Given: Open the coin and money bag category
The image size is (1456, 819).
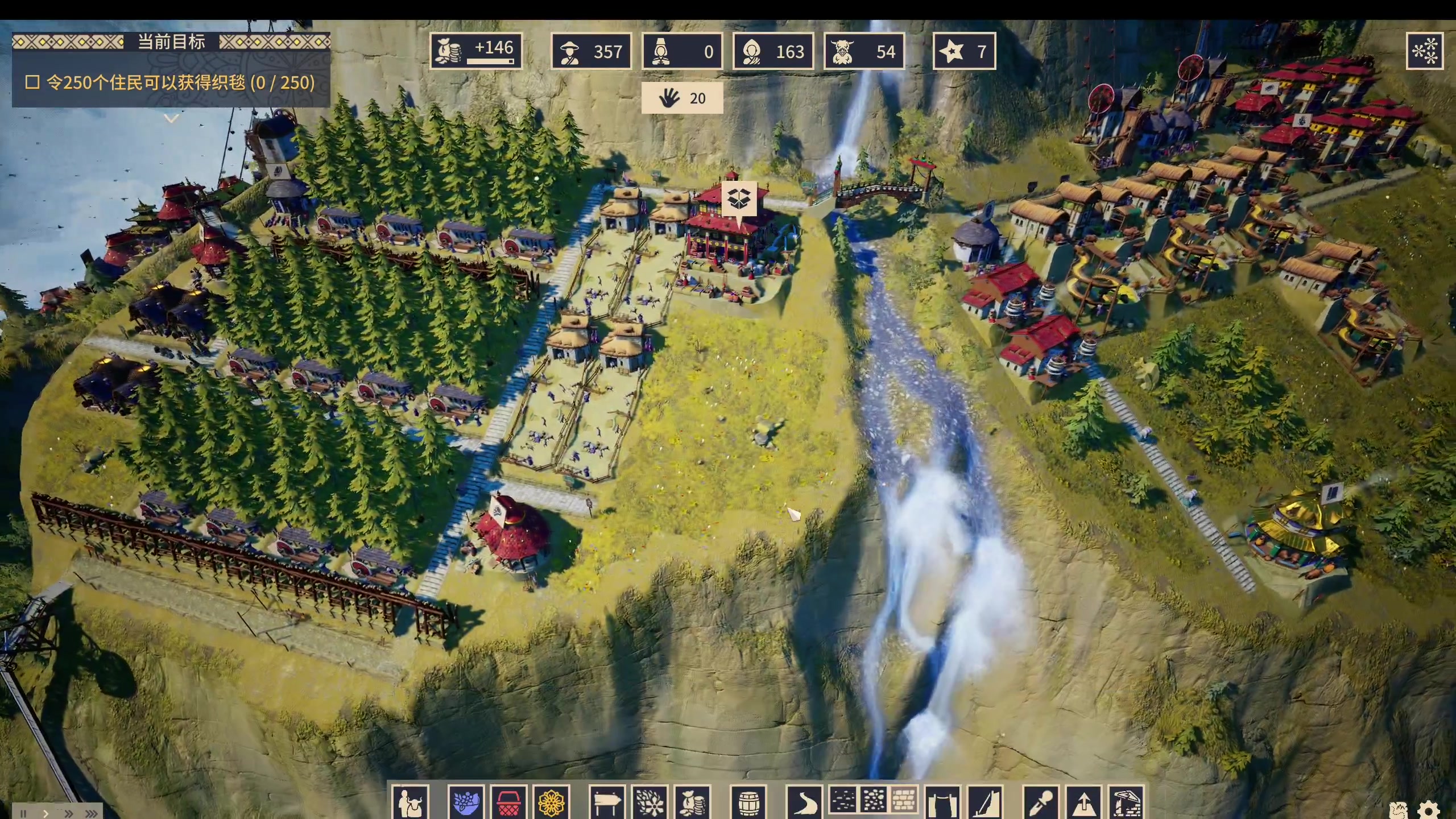Looking at the screenshot, I should pyautogui.click(x=693, y=803).
